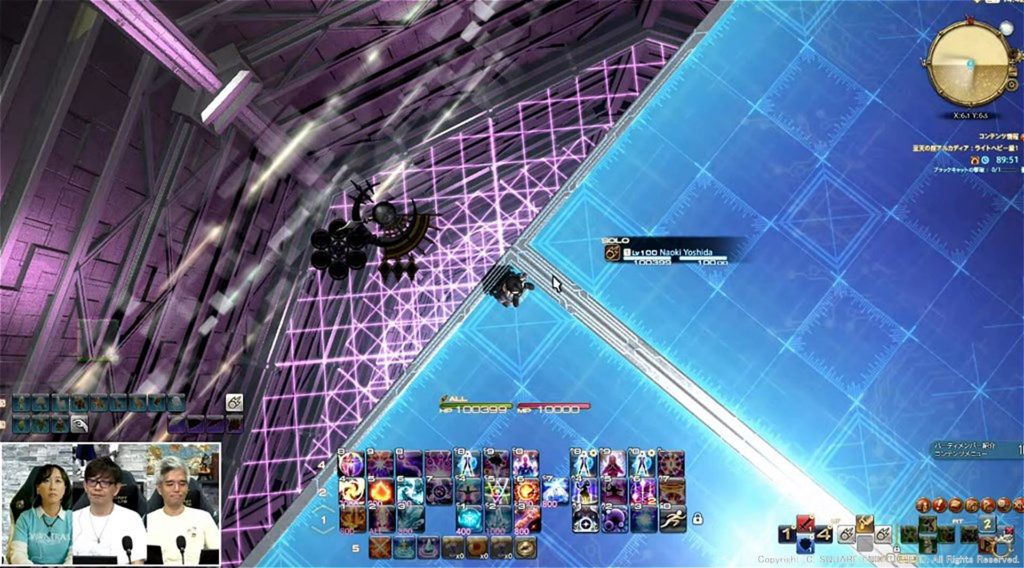Select the crossed-out red X slot
The height and width of the screenshot is (568, 1024).
pyautogui.click(x=380, y=547)
